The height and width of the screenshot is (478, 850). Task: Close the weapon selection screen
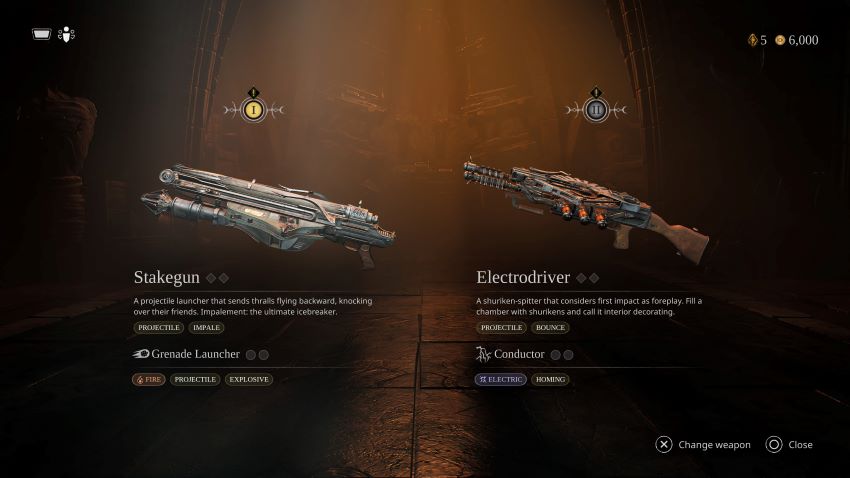point(799,445)
